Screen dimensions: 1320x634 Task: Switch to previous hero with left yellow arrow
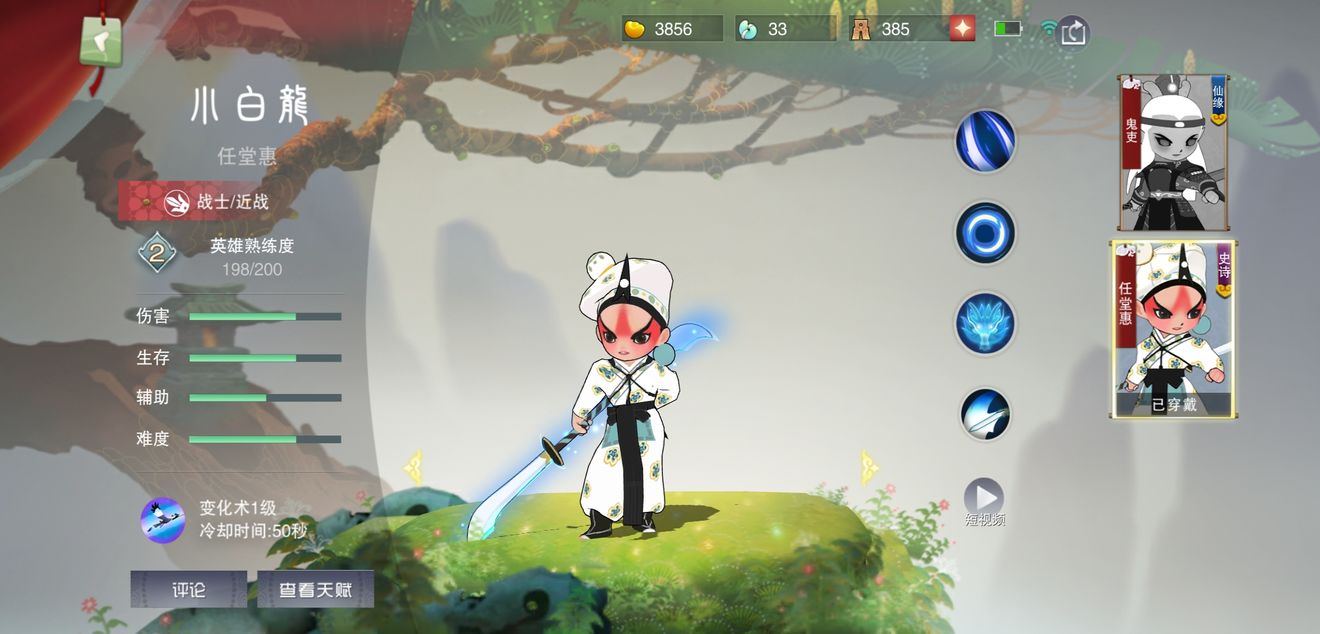413,466
